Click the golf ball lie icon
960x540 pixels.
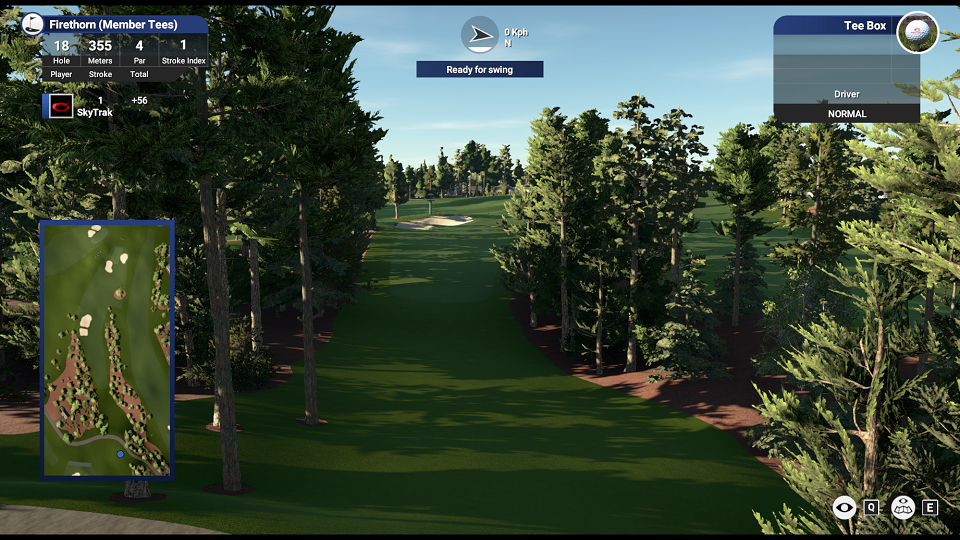[917, 32]
